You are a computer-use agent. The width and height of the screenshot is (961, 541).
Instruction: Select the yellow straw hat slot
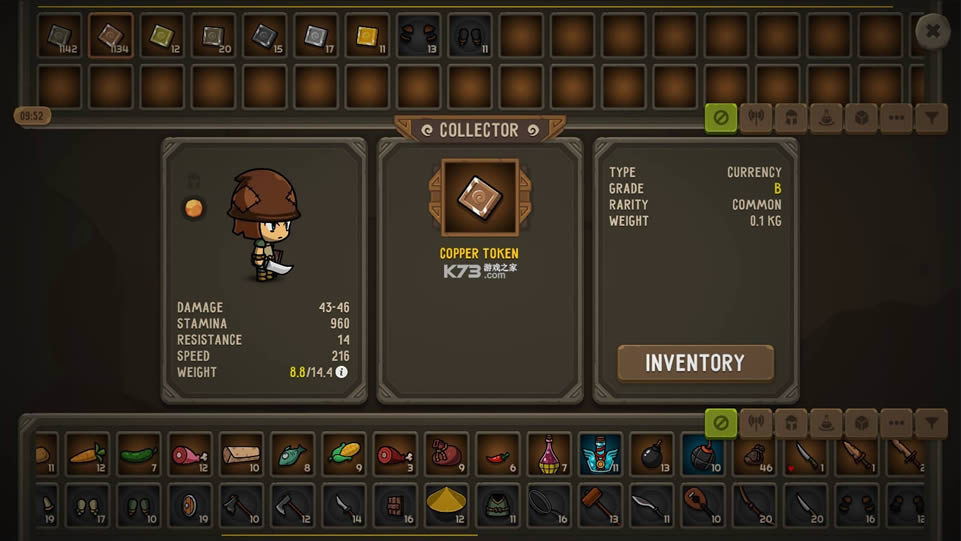coord(446,504)
